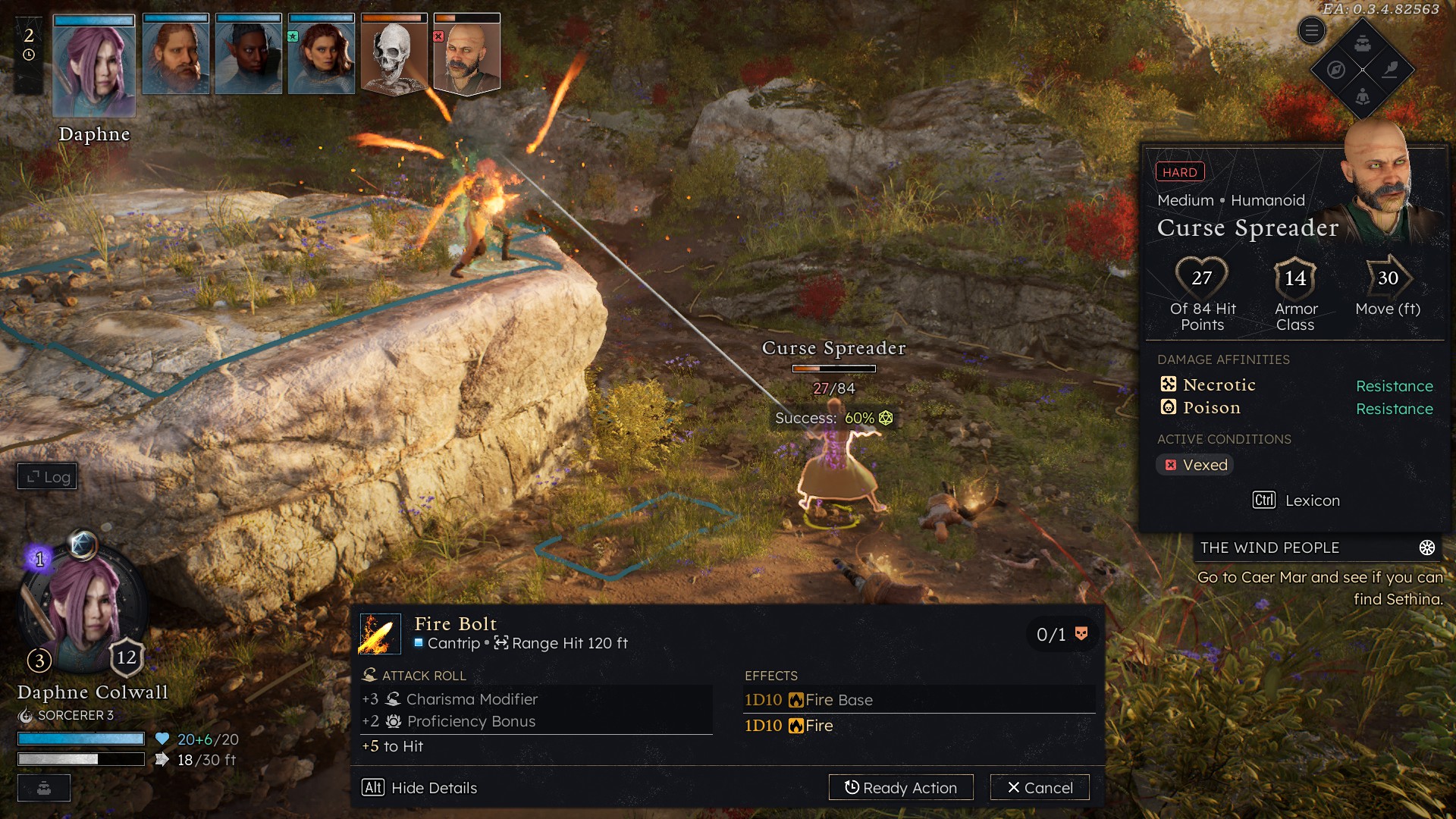
Task: Open the quill journal button
Action: pos(1390,70)
